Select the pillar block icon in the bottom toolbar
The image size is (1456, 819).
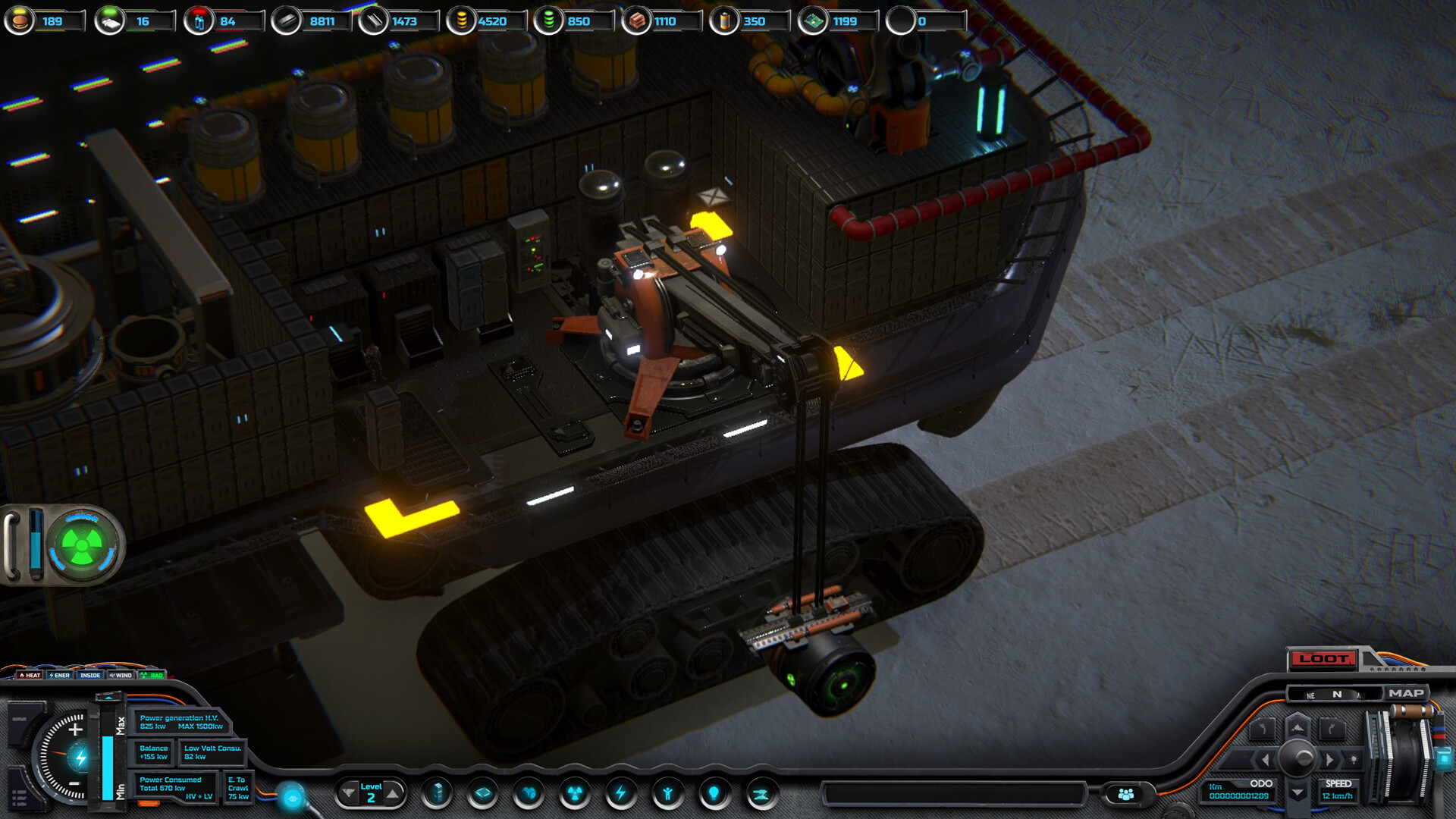click(437, 794)
